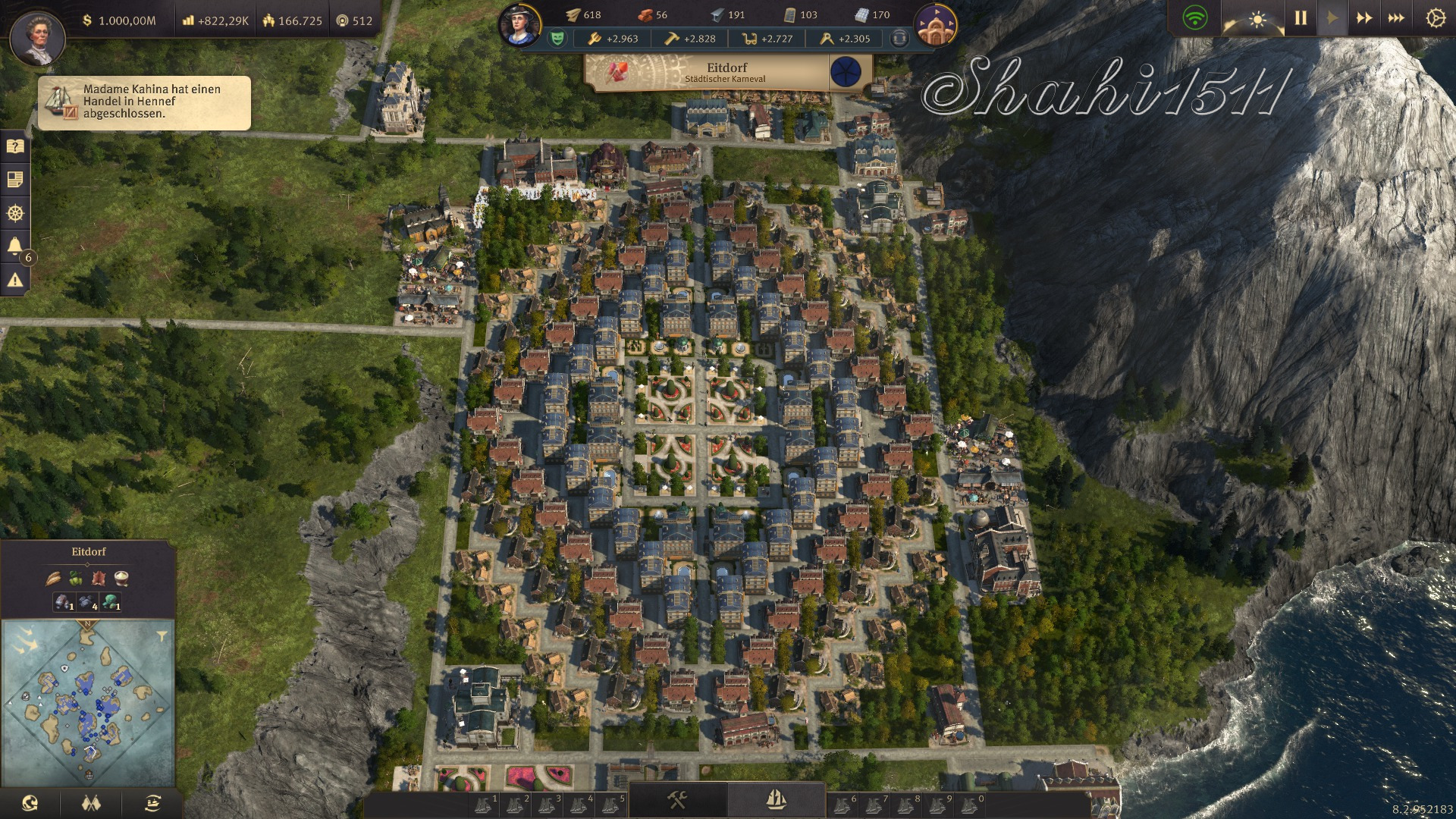Viewport: 1456px width, 819px height.
Task: Open the minimap filter funnel
Action: point(162,634)
